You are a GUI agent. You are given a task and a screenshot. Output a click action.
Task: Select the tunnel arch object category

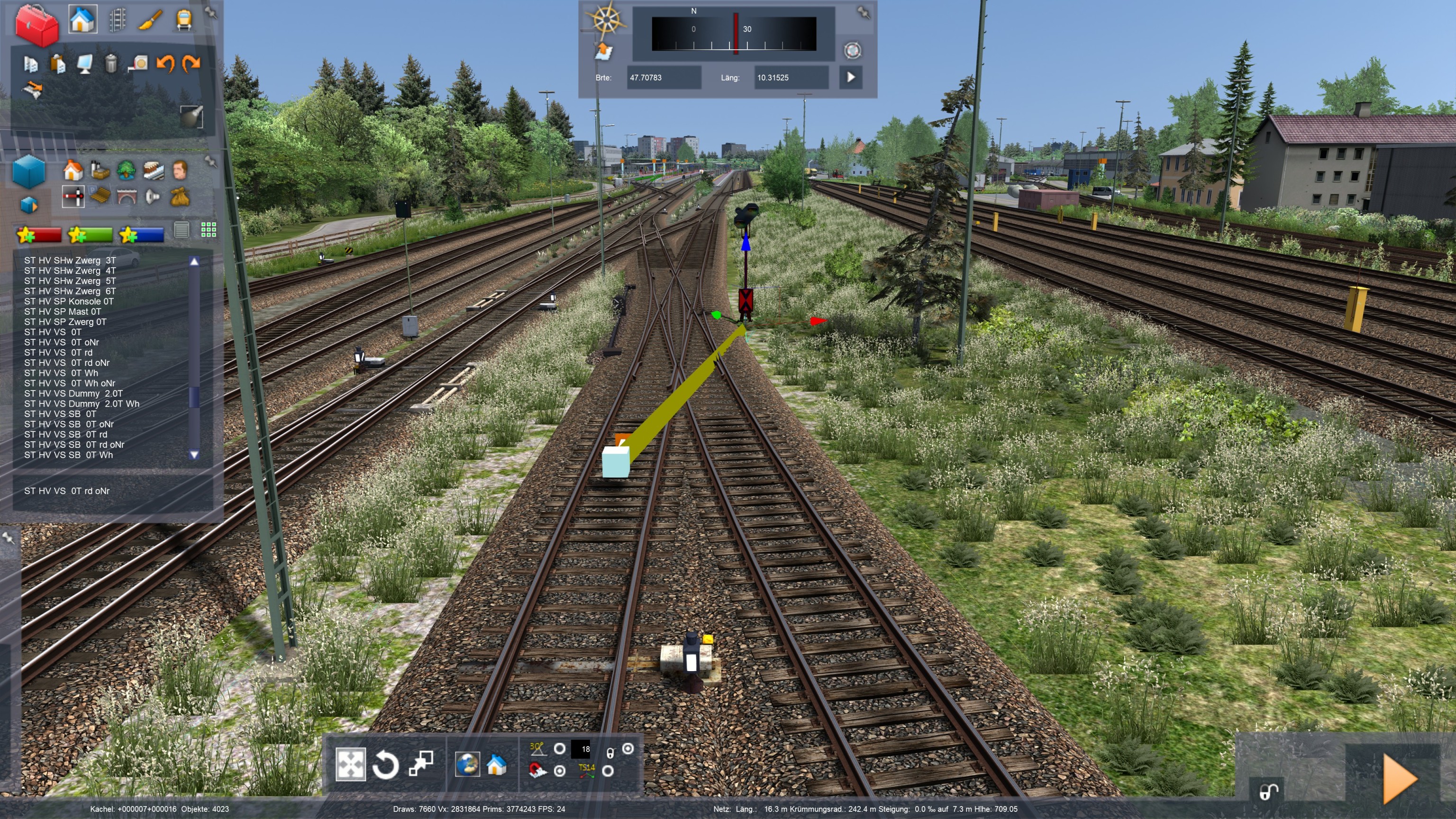pyautogui.click(x=127, y=197)
